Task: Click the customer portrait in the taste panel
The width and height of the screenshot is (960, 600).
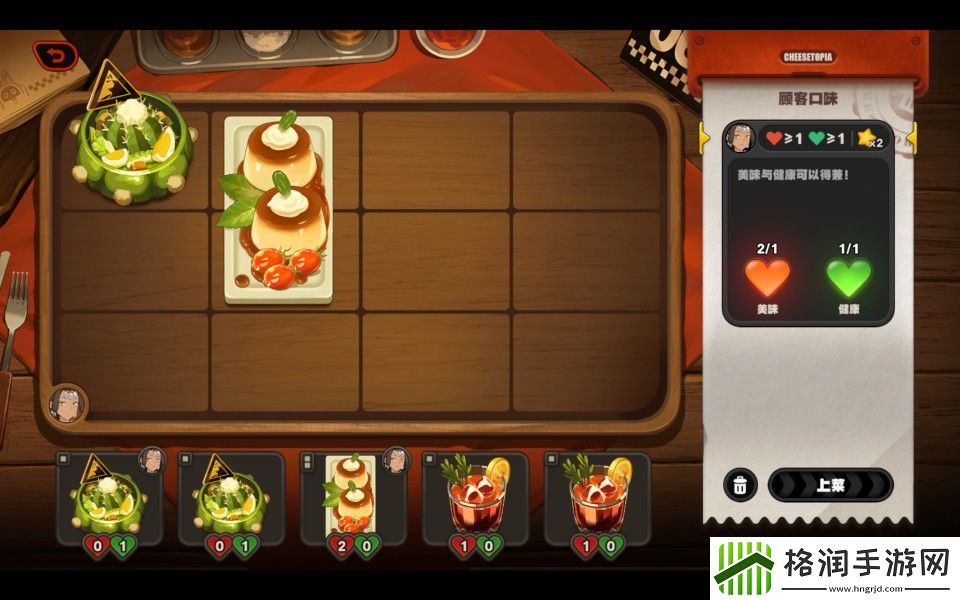Action: 740,138
